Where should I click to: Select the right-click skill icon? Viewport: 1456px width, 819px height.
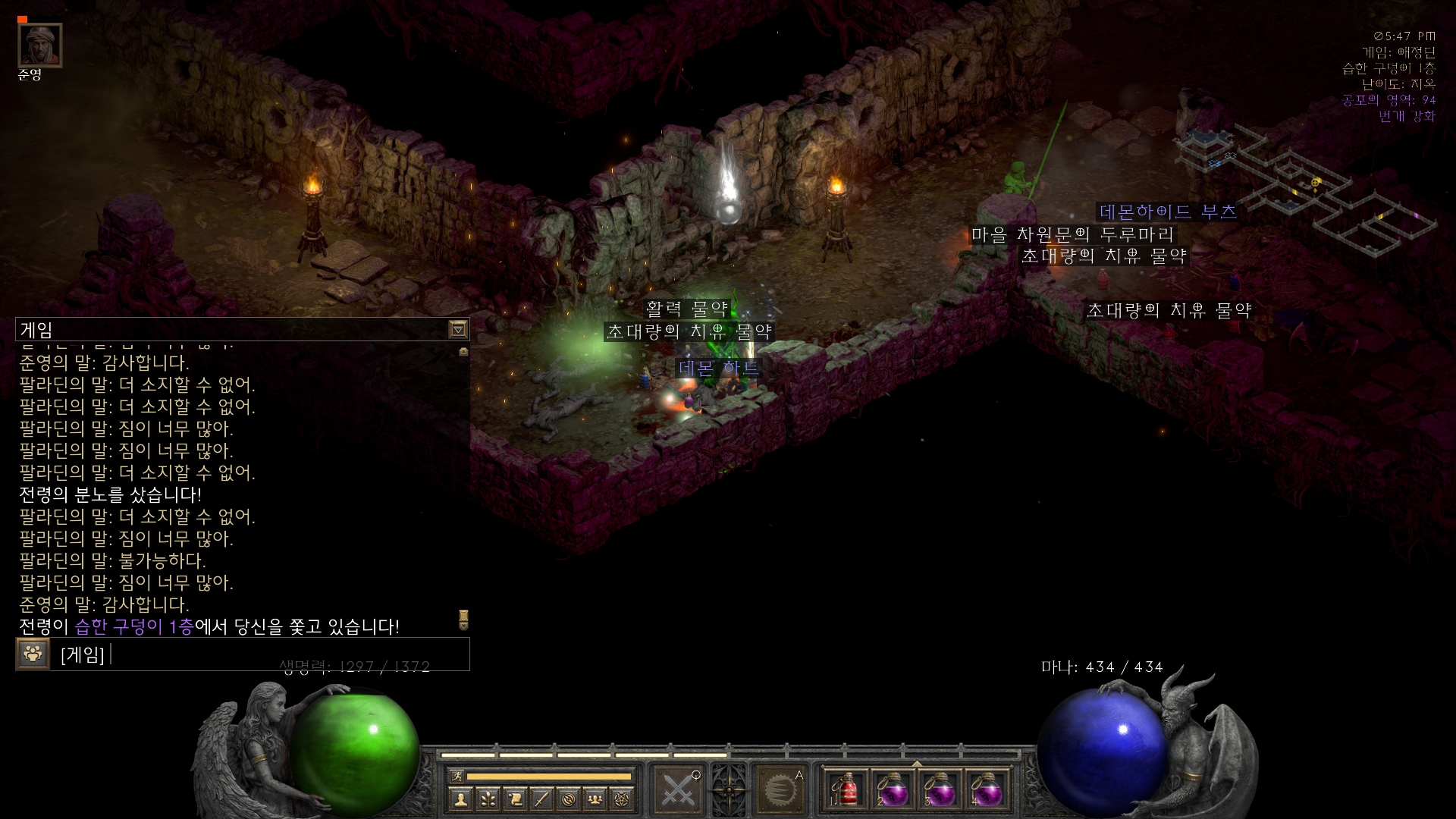pos(780,790)
